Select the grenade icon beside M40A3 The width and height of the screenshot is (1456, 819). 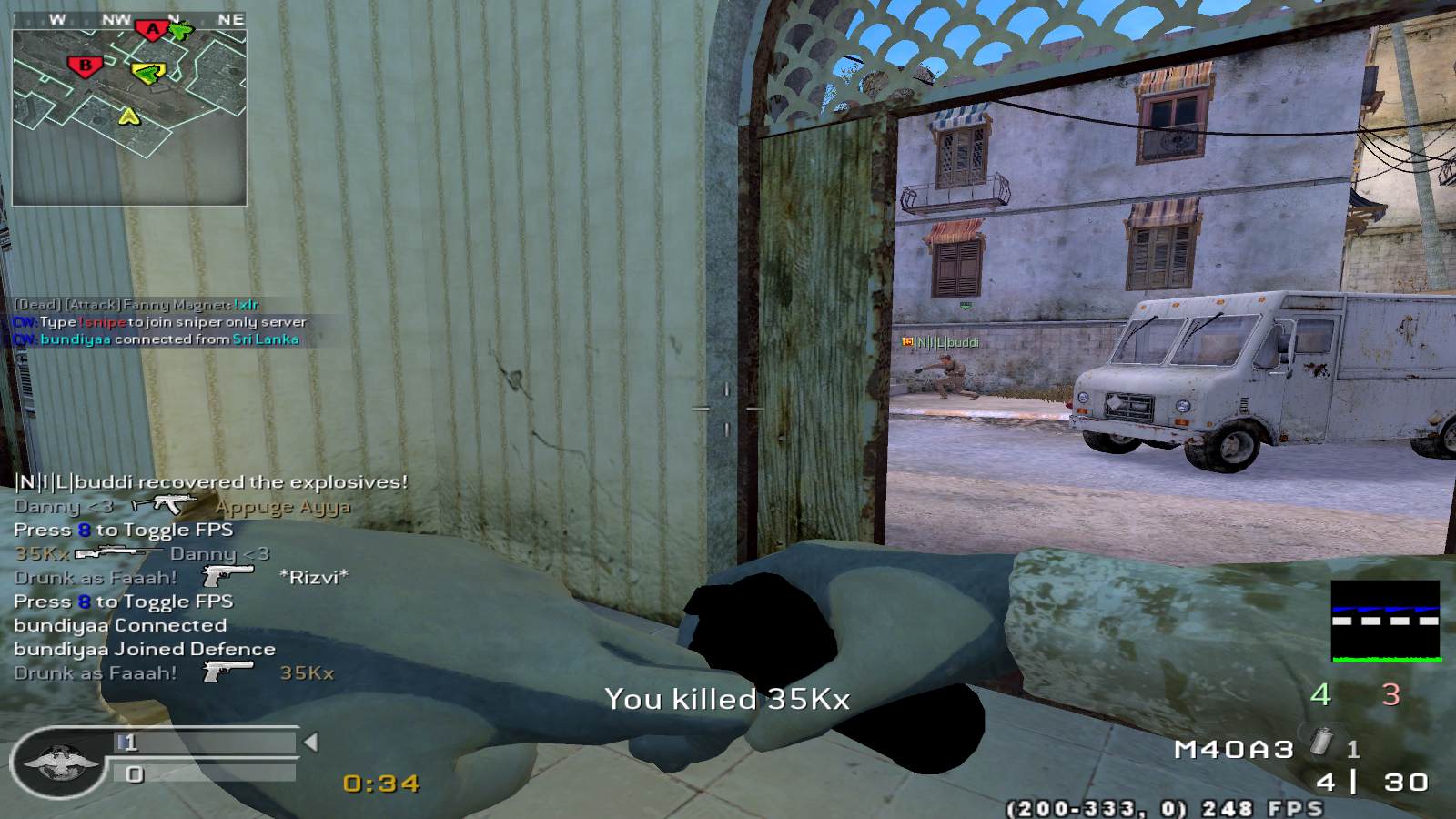coord(1321,744)
